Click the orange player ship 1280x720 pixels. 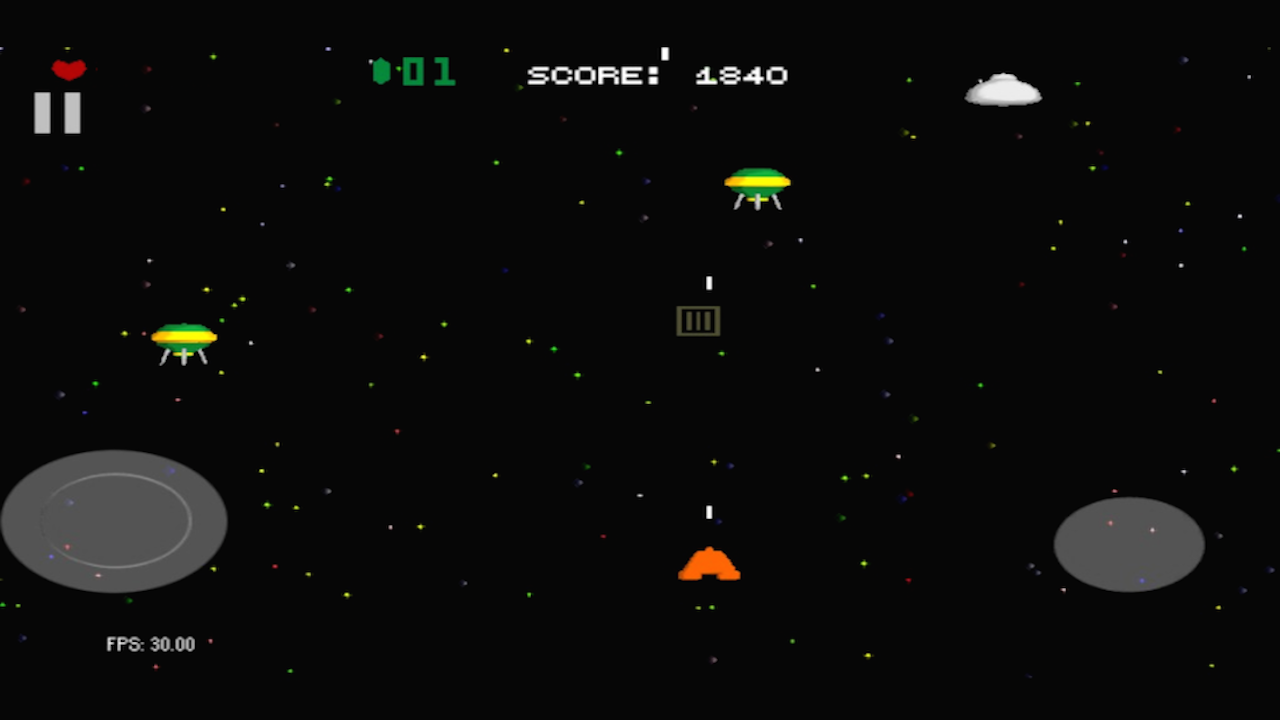click(710, 565)
